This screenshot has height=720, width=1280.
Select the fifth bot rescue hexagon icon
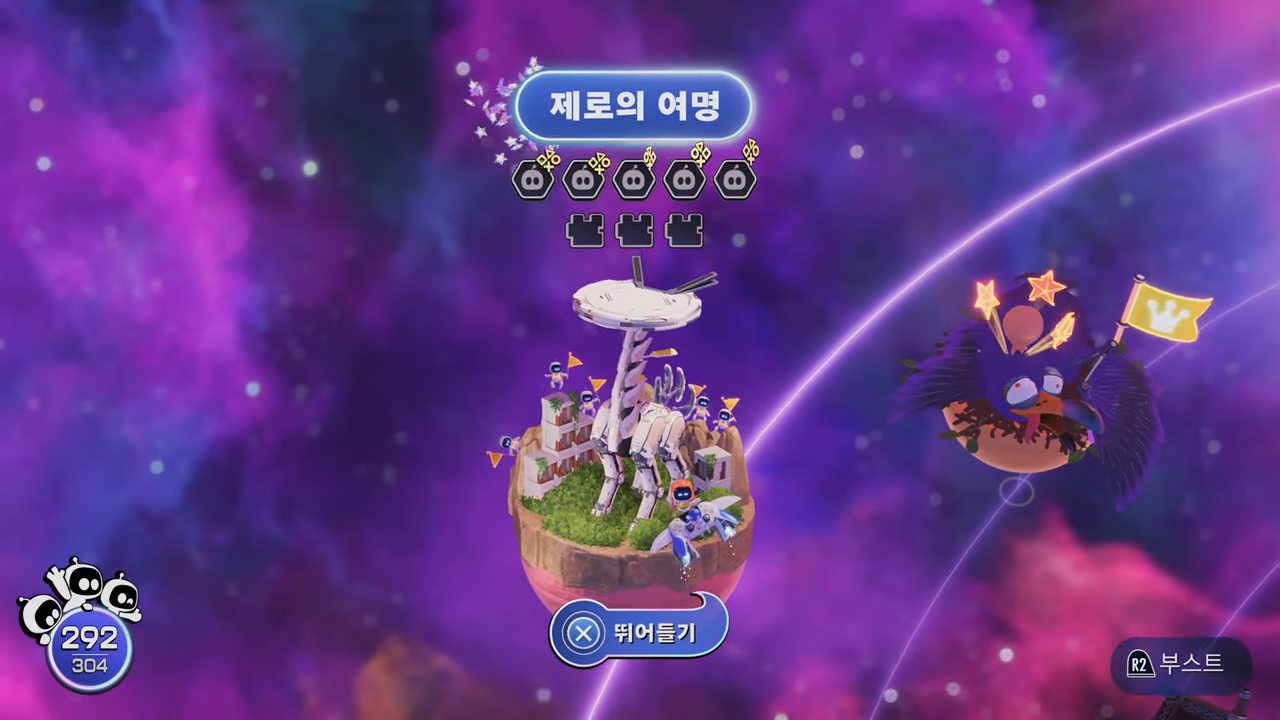tap(737, 178)
